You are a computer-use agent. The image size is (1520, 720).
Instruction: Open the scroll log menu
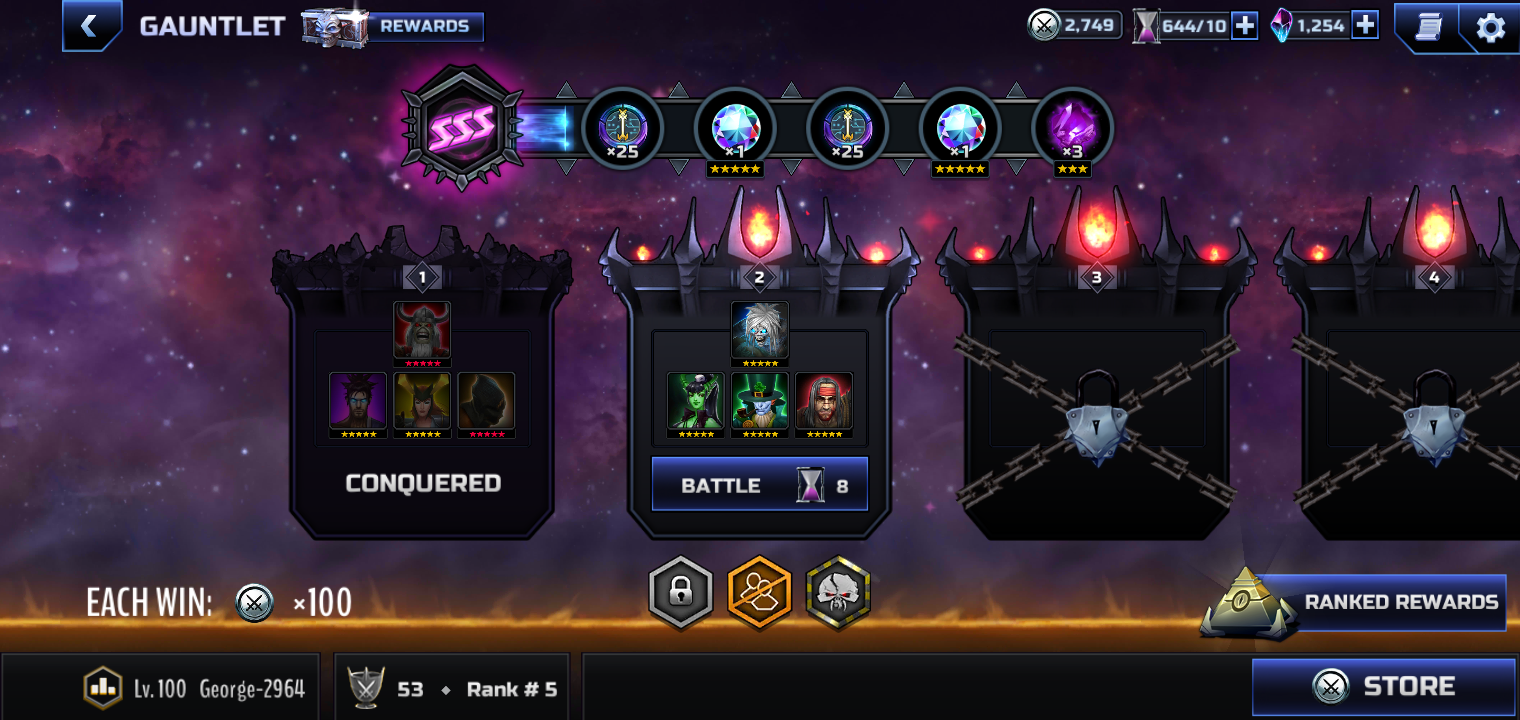1428,27
